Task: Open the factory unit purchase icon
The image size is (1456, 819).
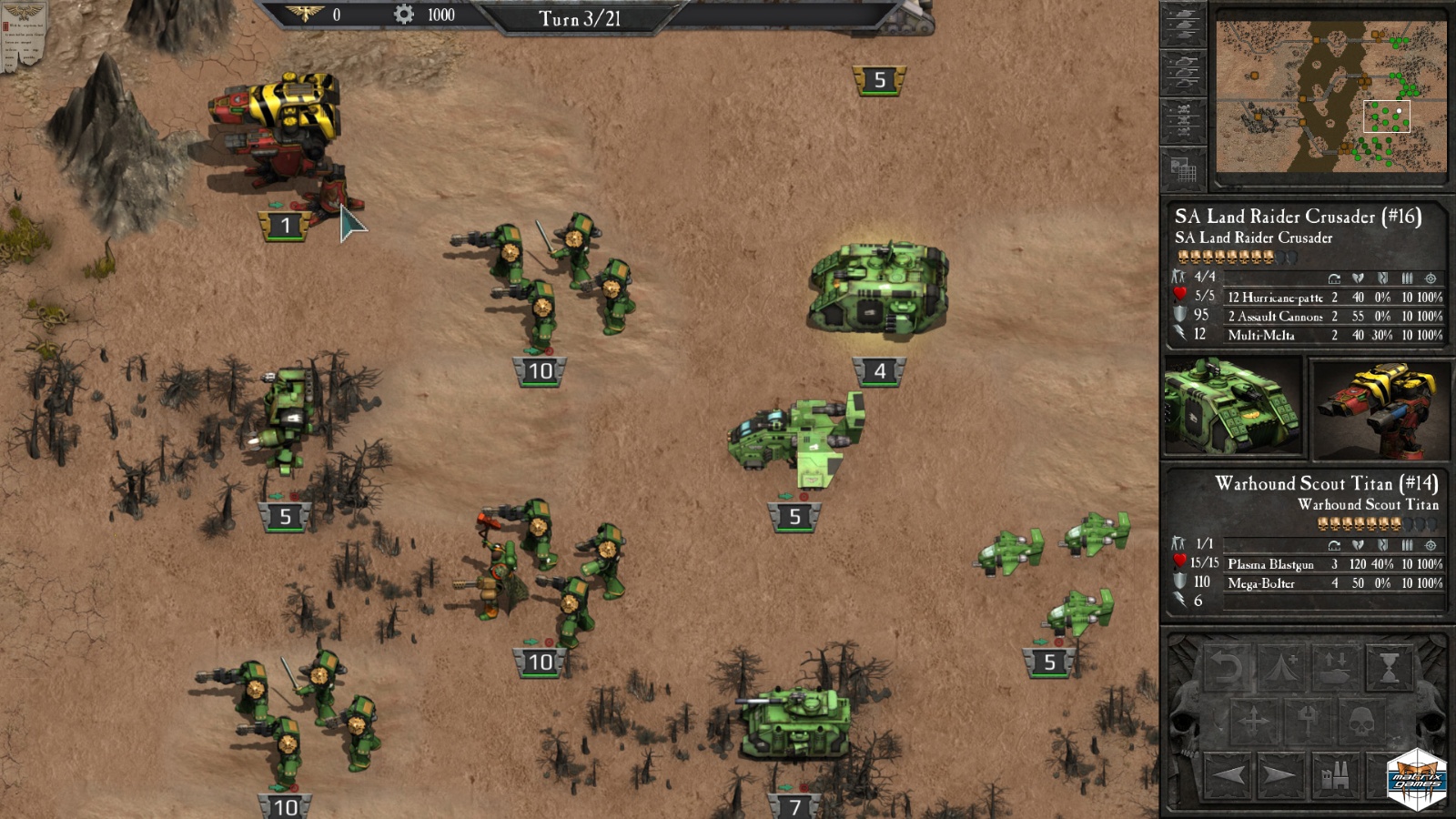Action: 1336,778
